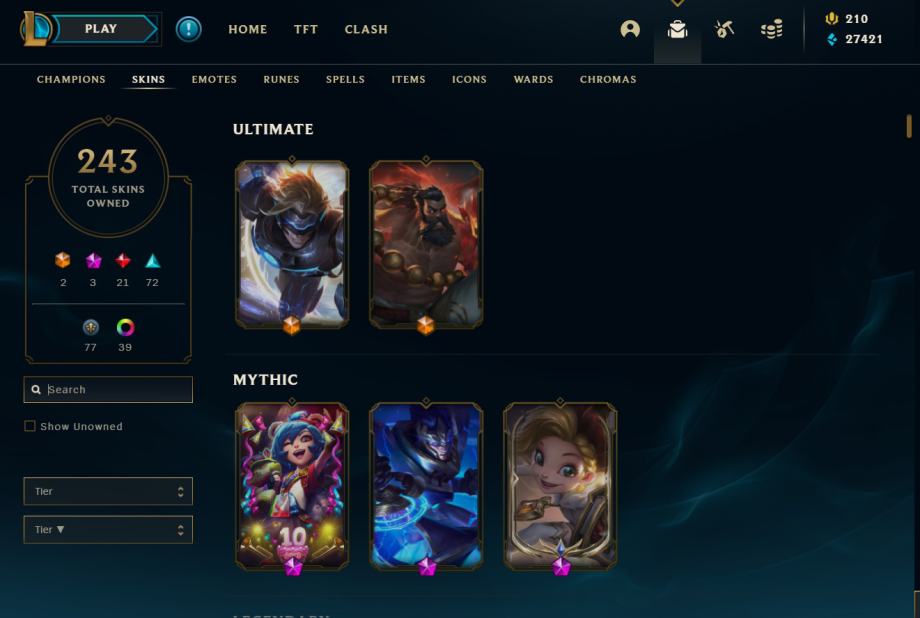Image resolution: width=920 pixels, height=618 pixels.
Task: Open the profile icon in top bar
Action: pyautogui.click(x=630, y=29)
